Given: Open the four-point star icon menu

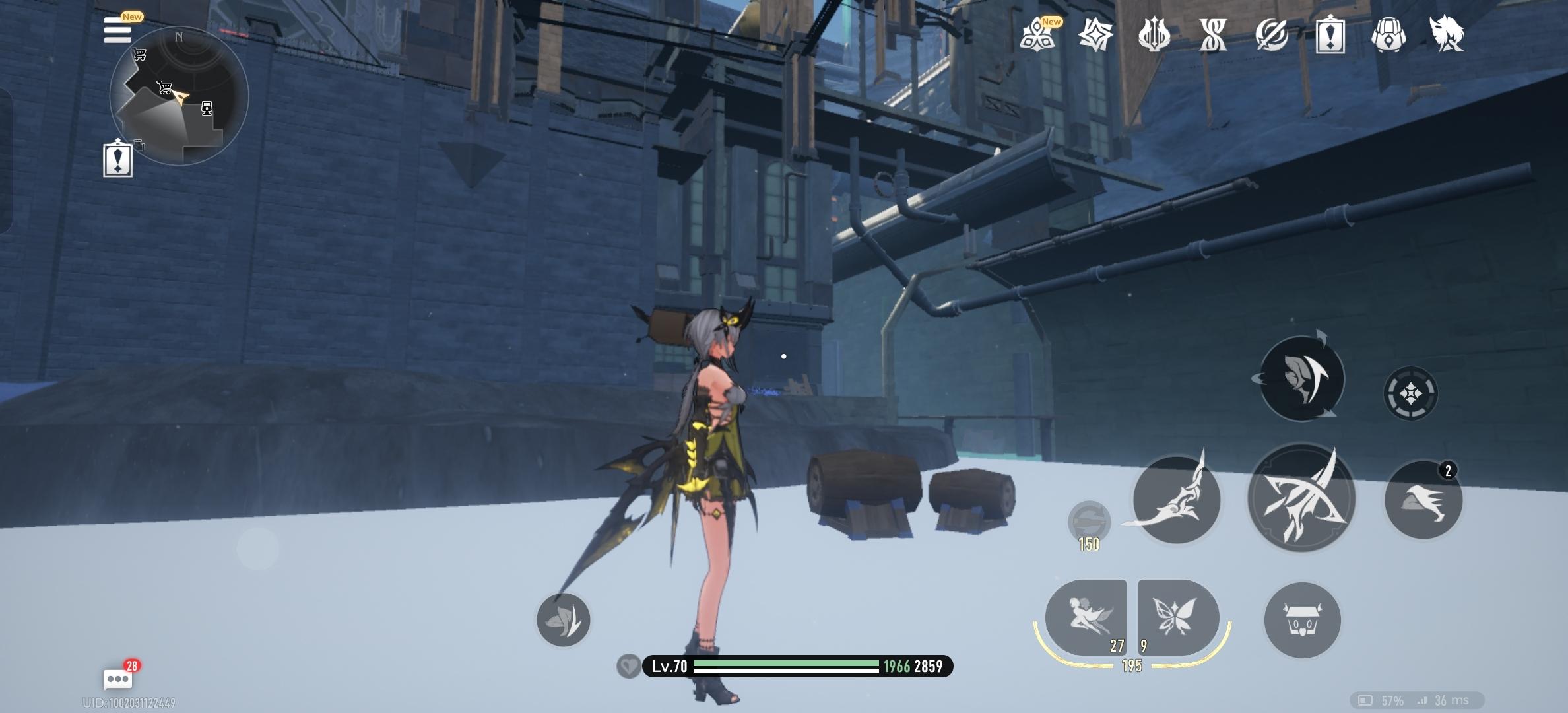Looking at the screenshot, I should [1095, 34].
